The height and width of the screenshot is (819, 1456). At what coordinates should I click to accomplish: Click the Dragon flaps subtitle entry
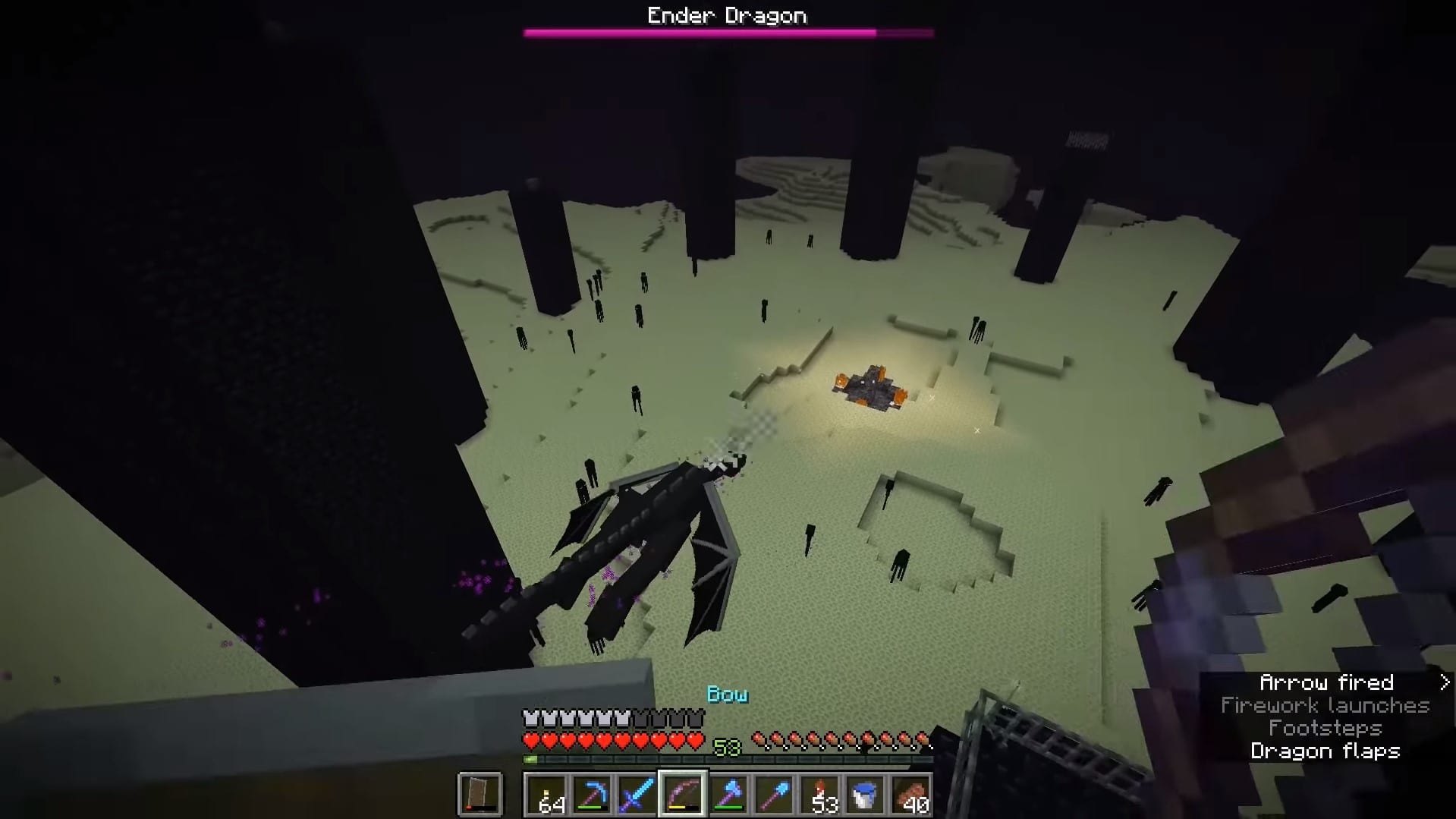1325,751
